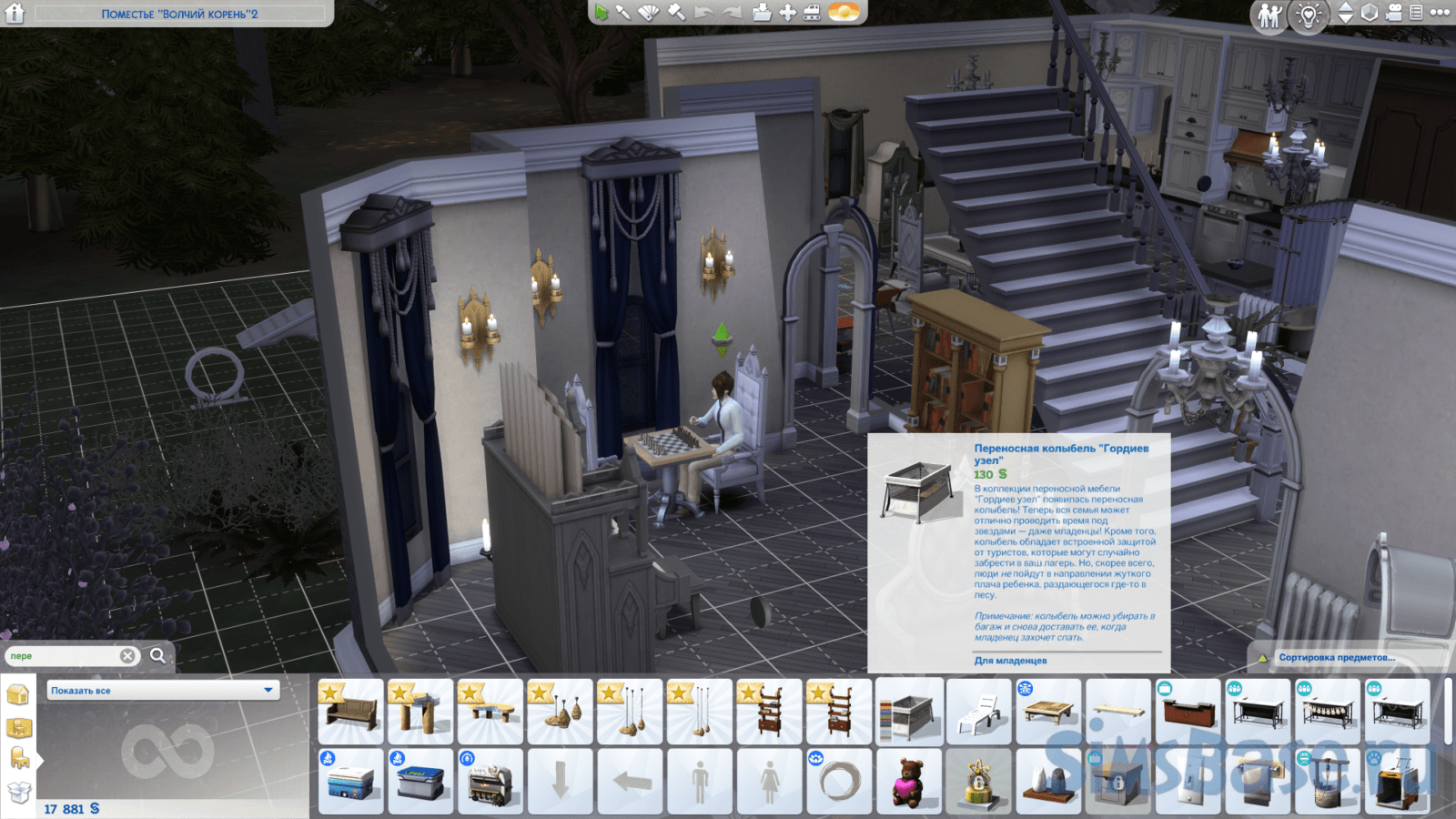The width and height of the screenshot is (1456, 819).
Task: Open the 'Показать все' filter dropdown
Action: pos(162,691)
